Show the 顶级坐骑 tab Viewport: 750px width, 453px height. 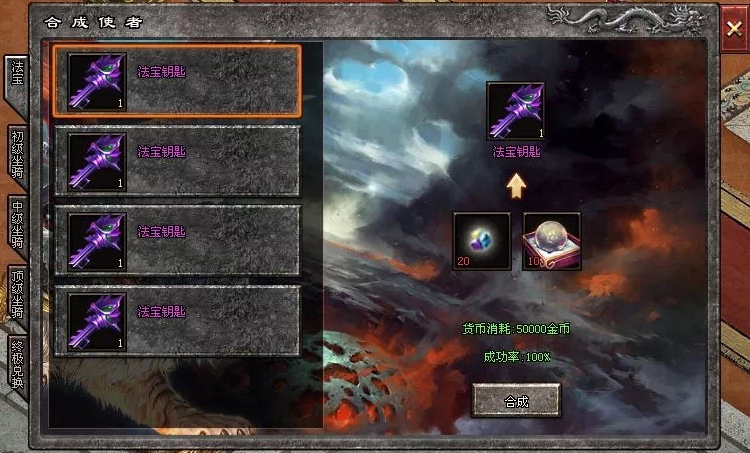(x=16, y=294)
